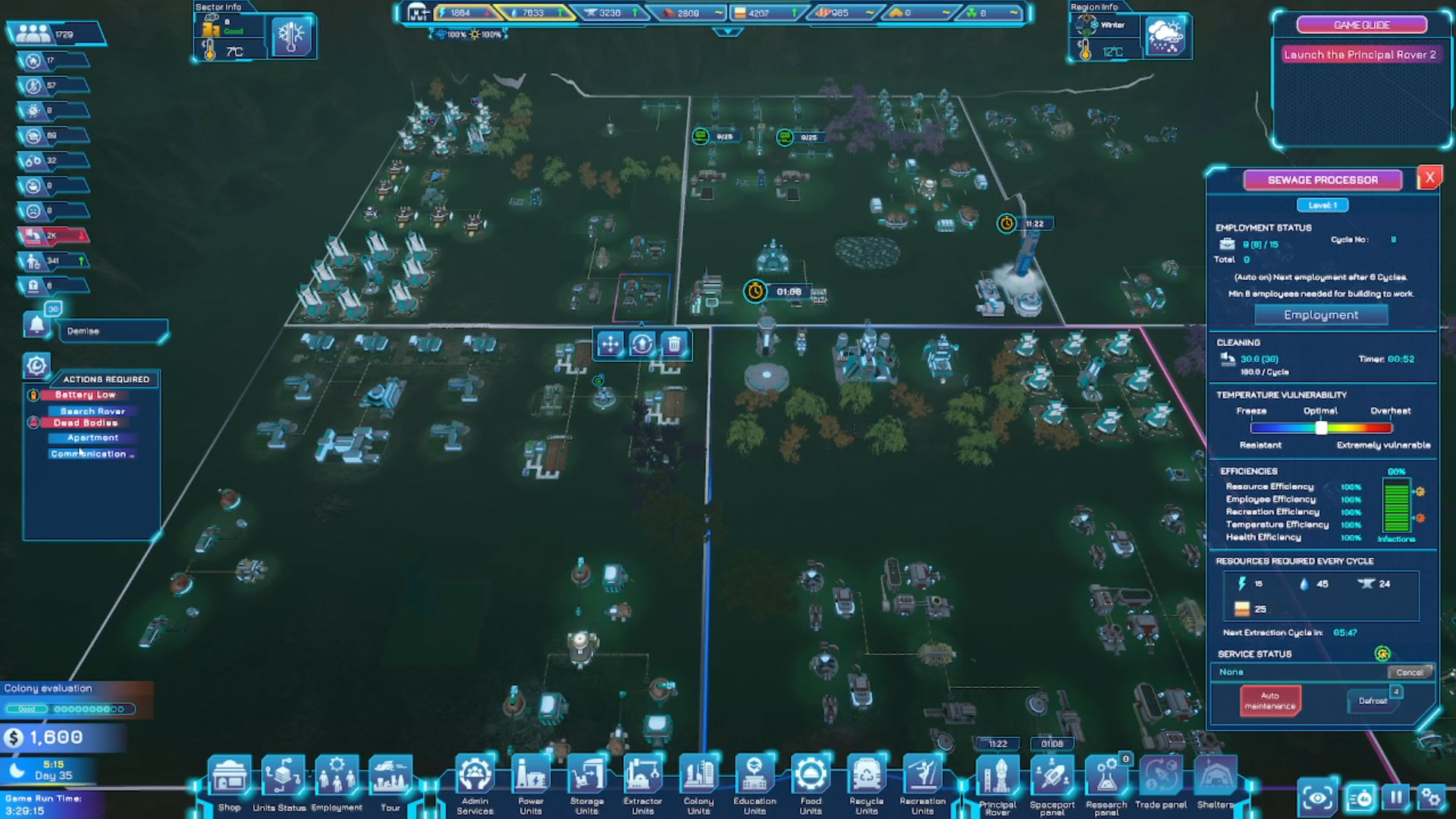The image size is (1456, 819).
Task: Pause the game
Action: [x=1396, y=797]
